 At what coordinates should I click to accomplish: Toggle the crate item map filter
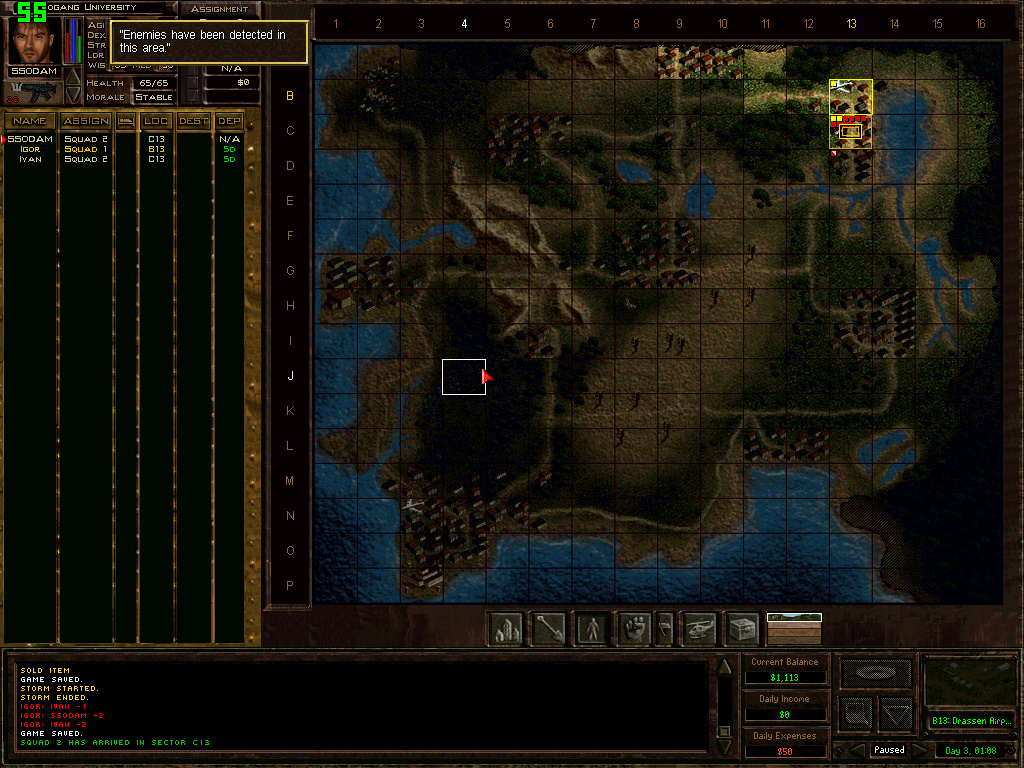coord(742,629)
